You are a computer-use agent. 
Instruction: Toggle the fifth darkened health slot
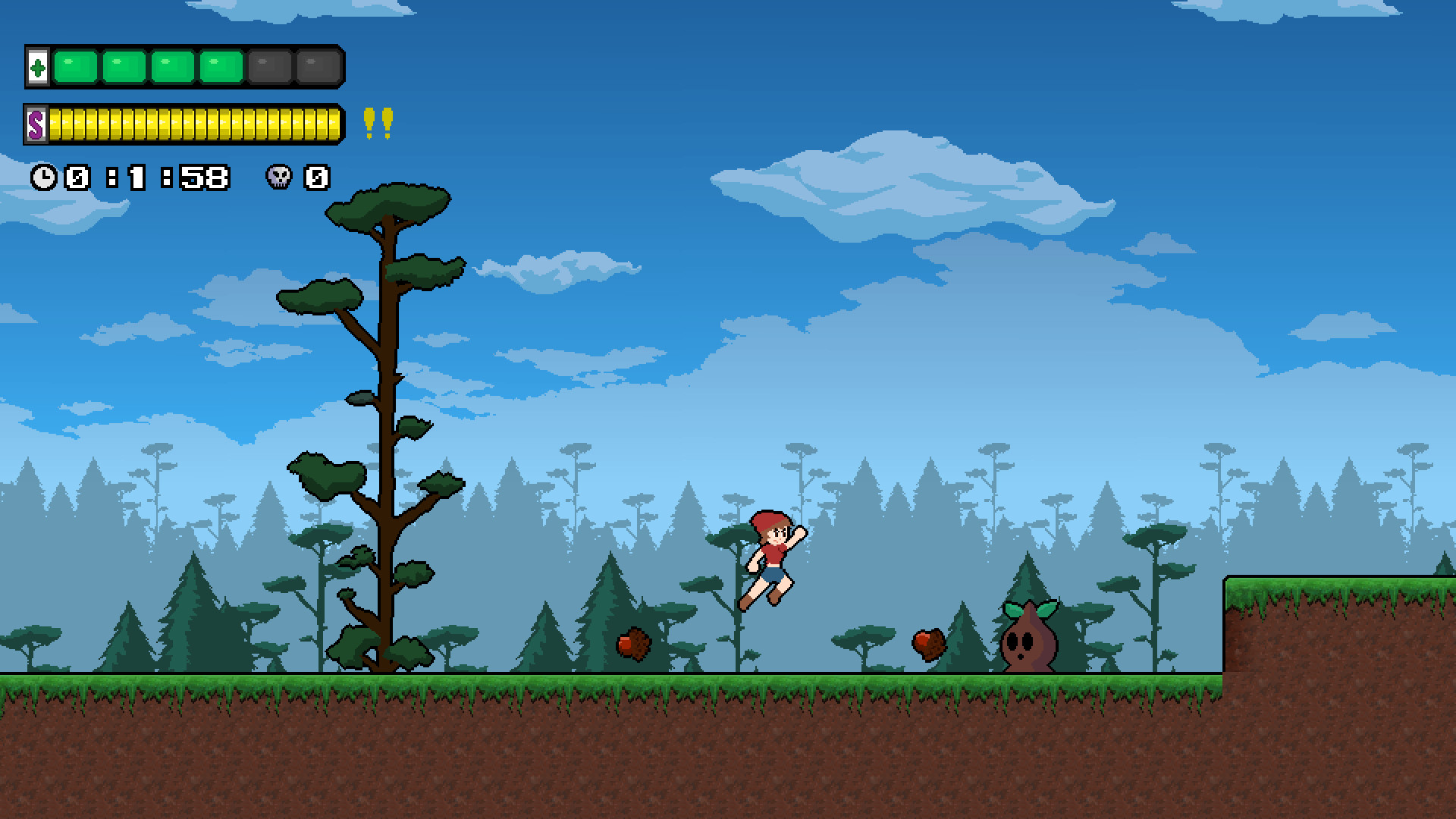[x=270, y=67]
